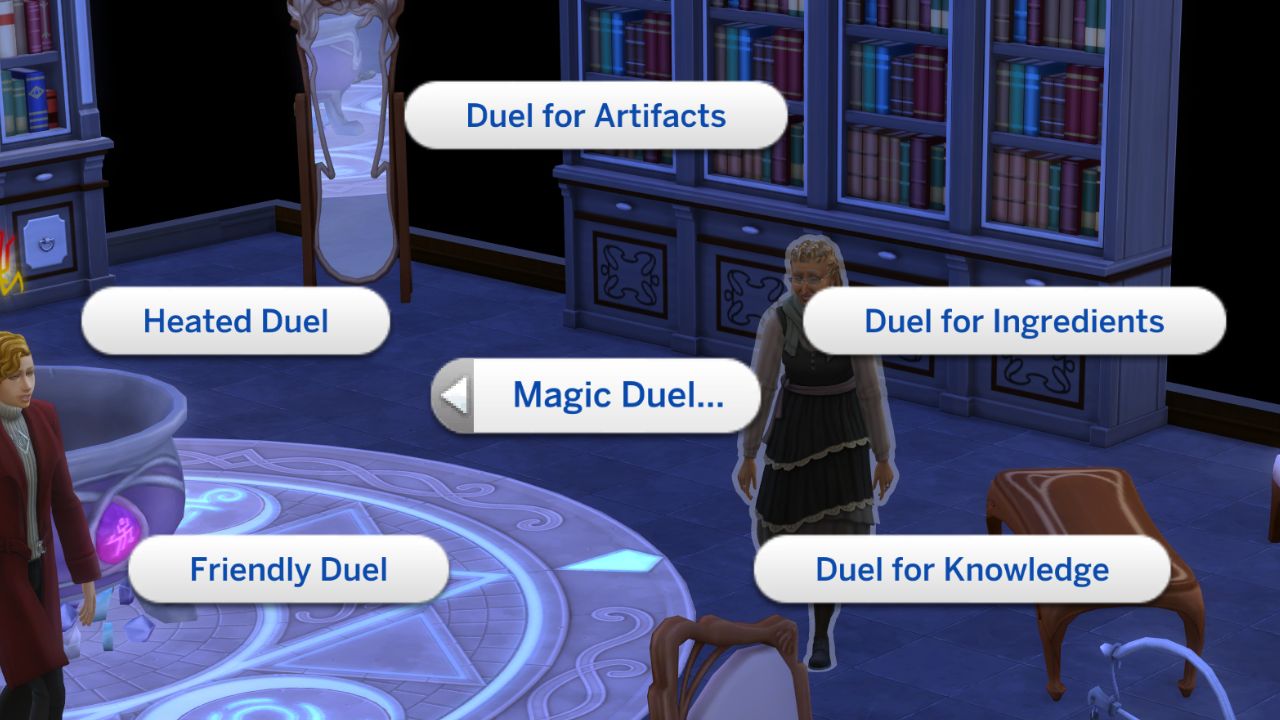
Task: Choose Duel for Knowledge
Action: [x=961, y=570]
